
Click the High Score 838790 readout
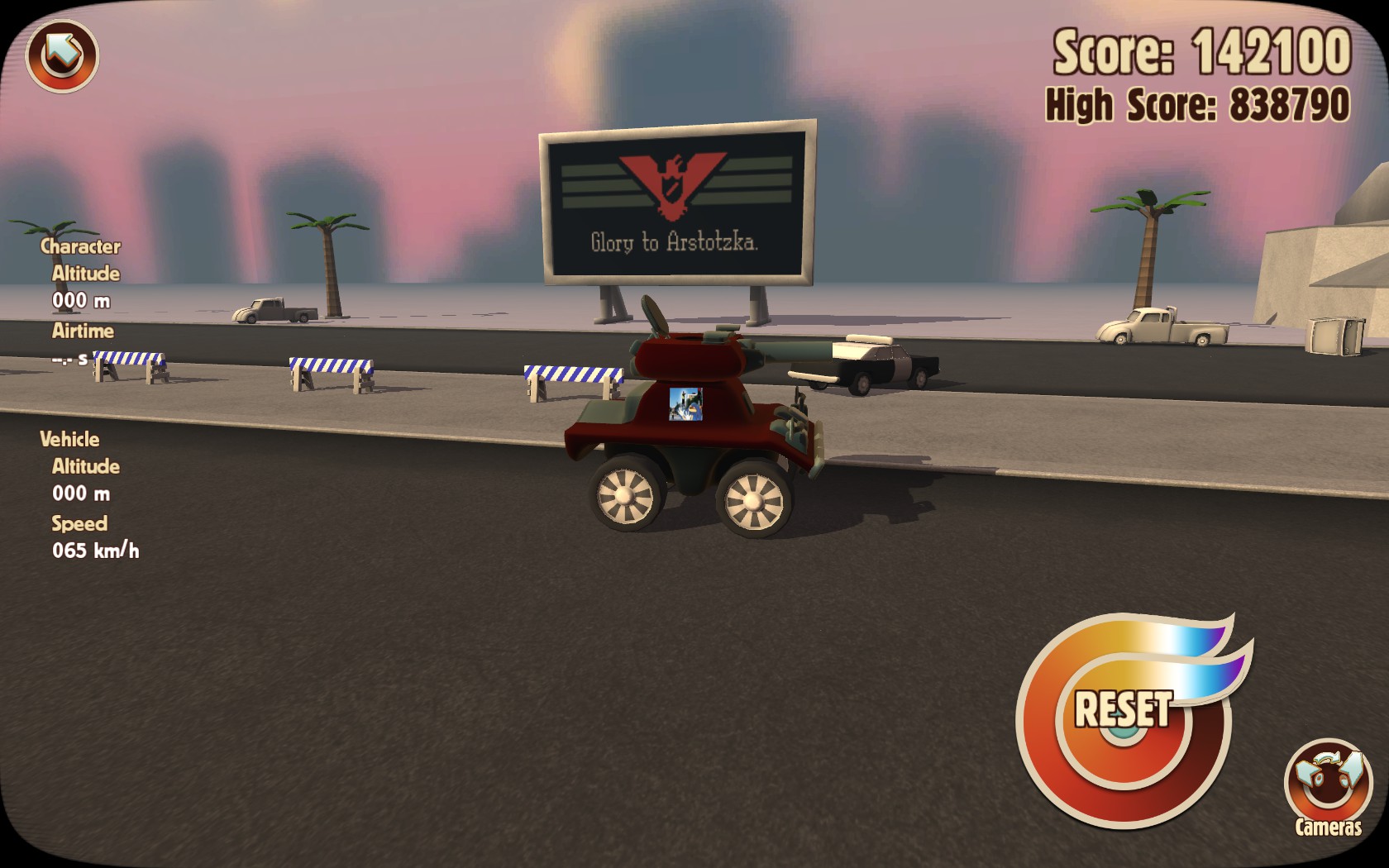(1198, 104)
